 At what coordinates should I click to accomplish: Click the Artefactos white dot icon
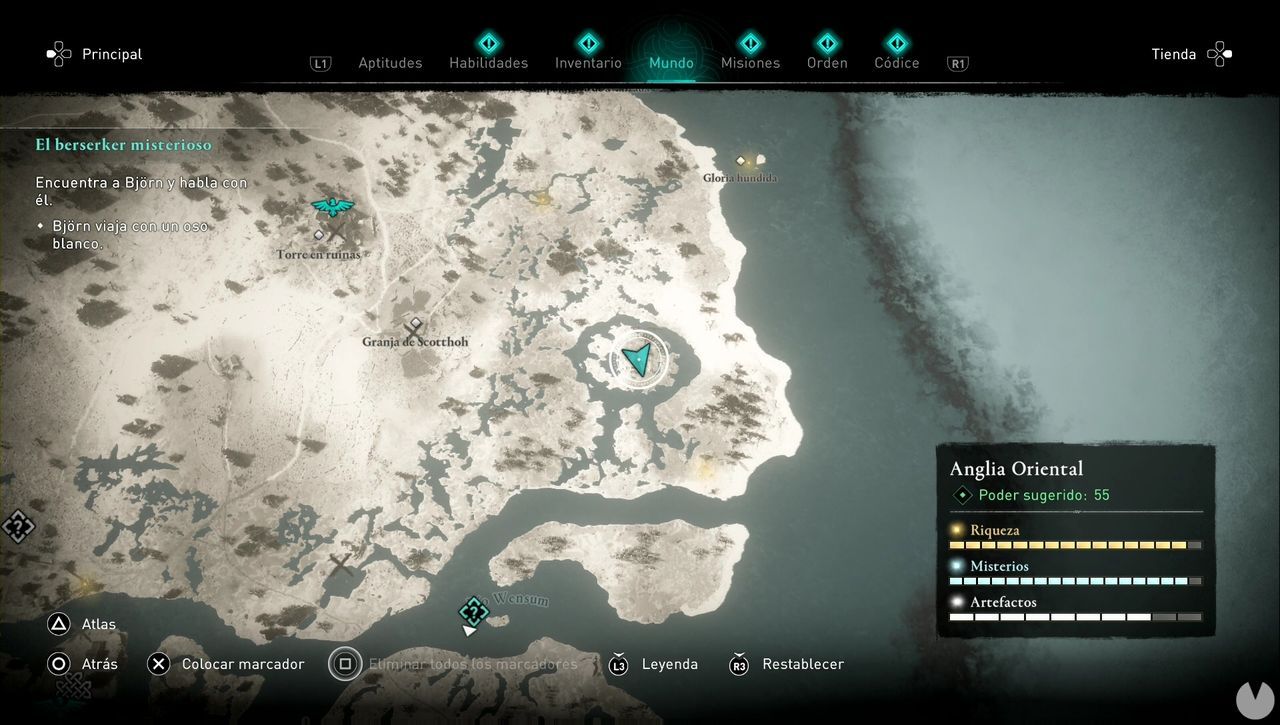point(957,601)
